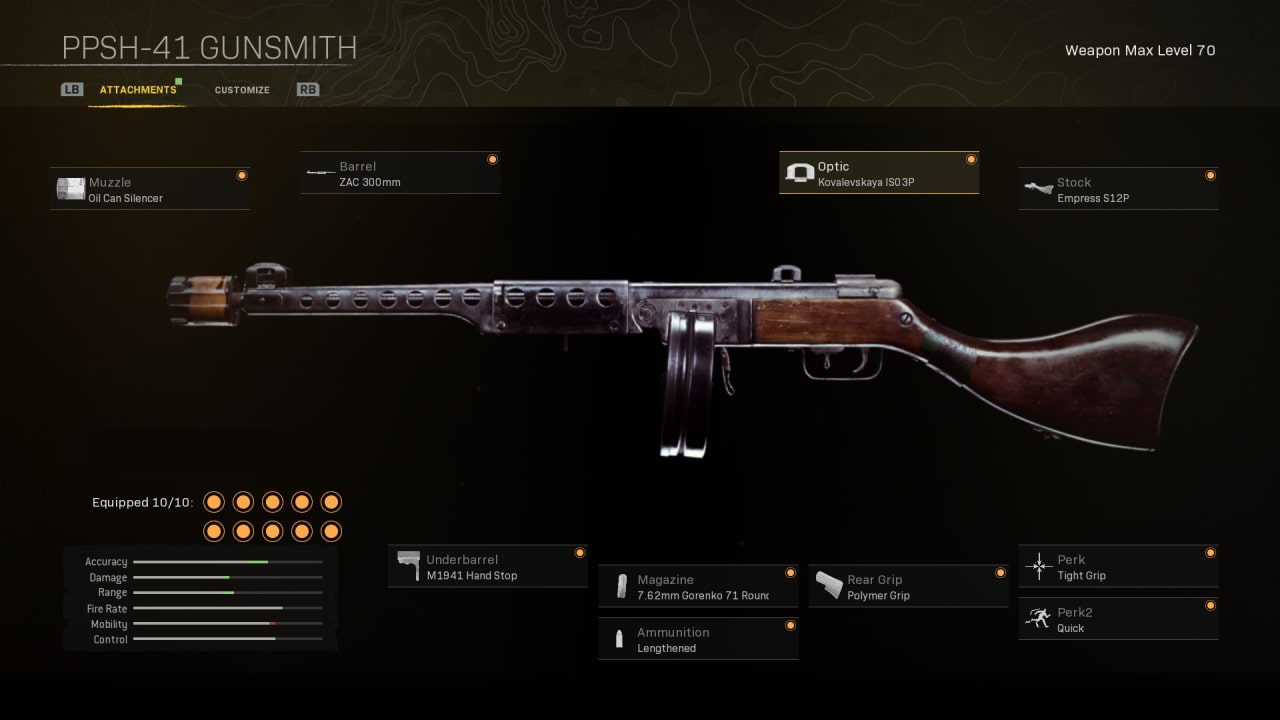This screenshot has width=1280, height=720.
Task: Open the Perk2 slot showing Quick
Action: coord(1118,620)
